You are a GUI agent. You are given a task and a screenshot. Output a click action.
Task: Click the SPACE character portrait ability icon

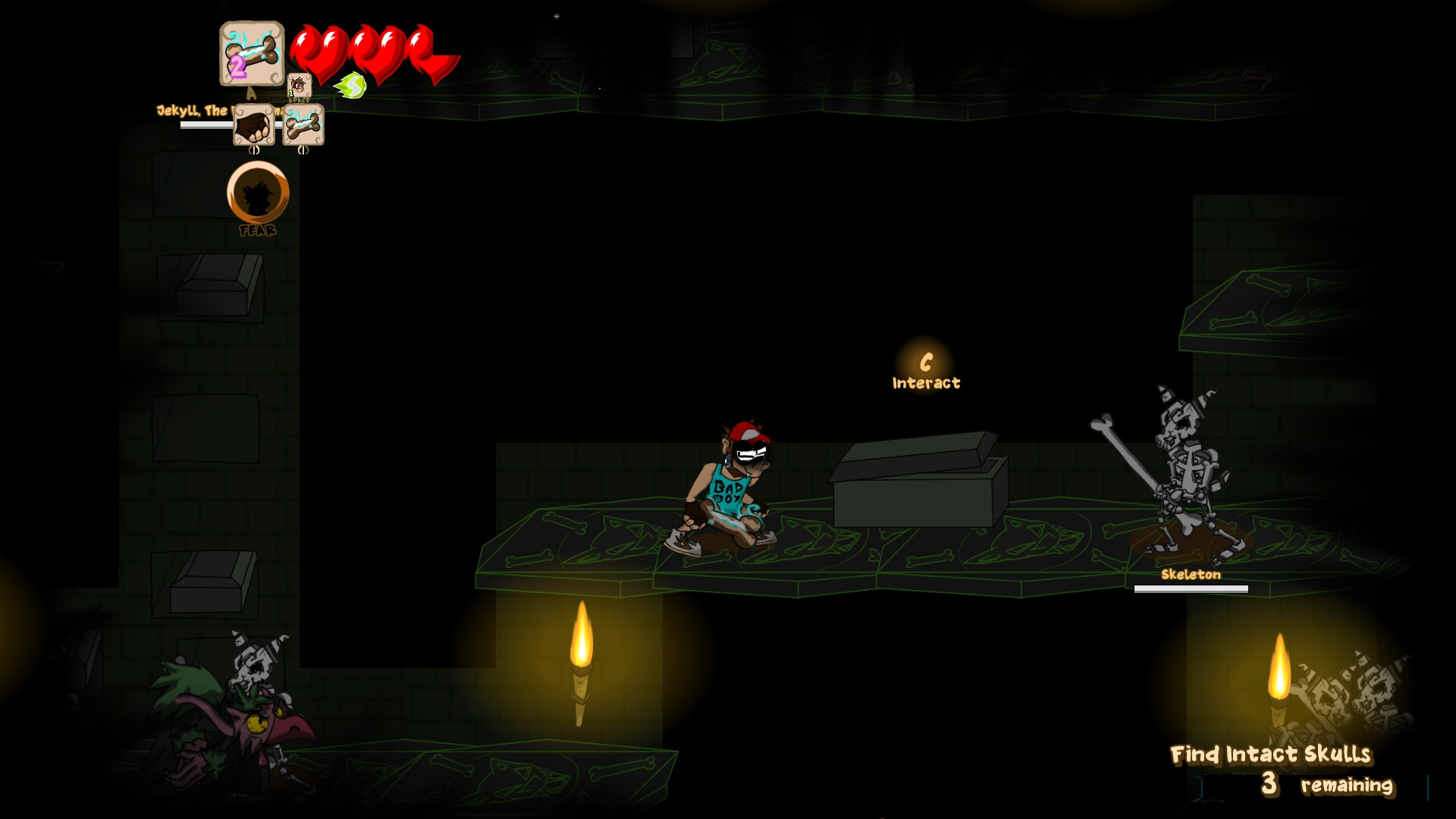pyautogui.click(x=300, y=86)
